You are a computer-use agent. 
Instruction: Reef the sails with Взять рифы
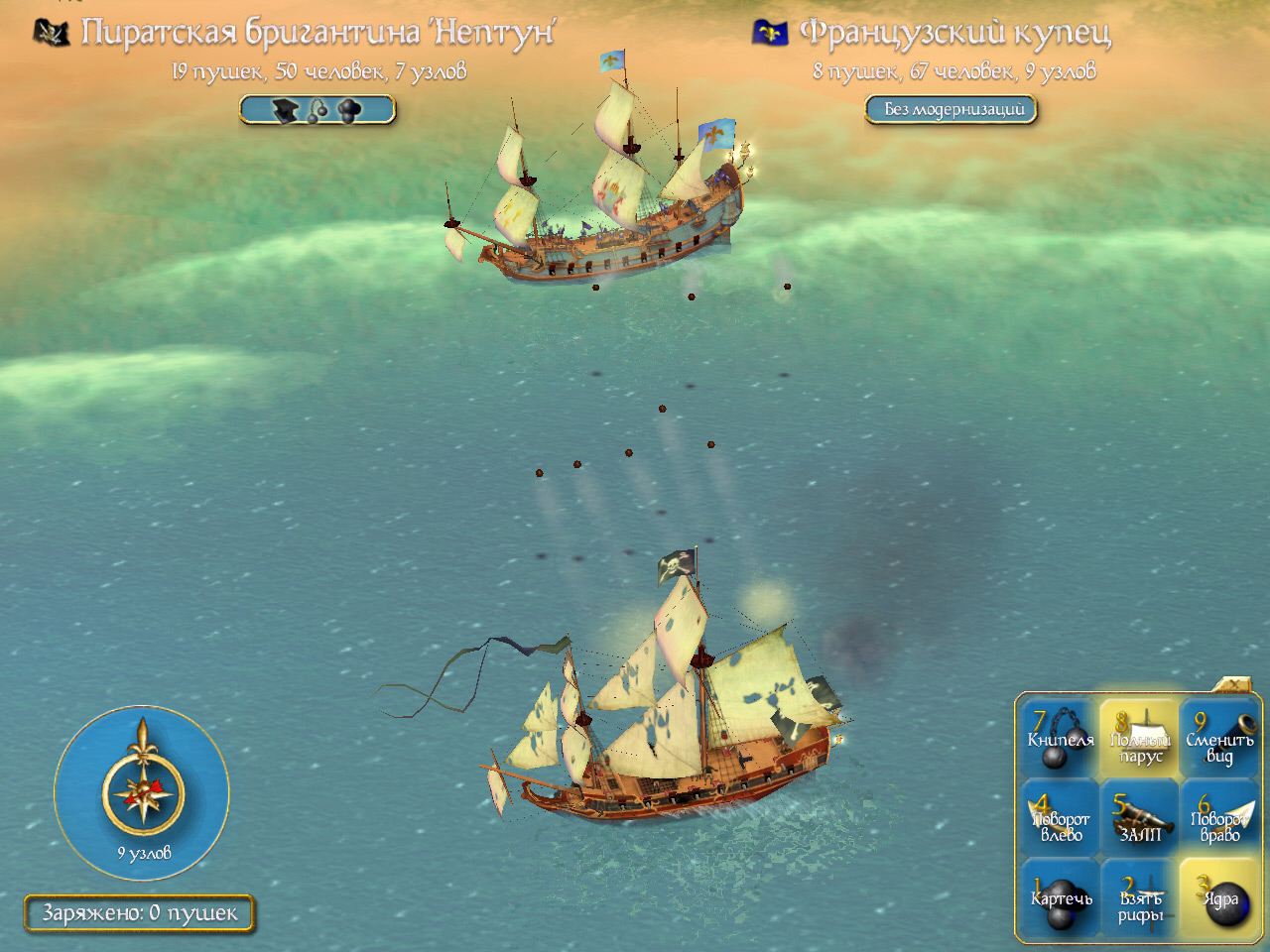tap(1140, 897)
